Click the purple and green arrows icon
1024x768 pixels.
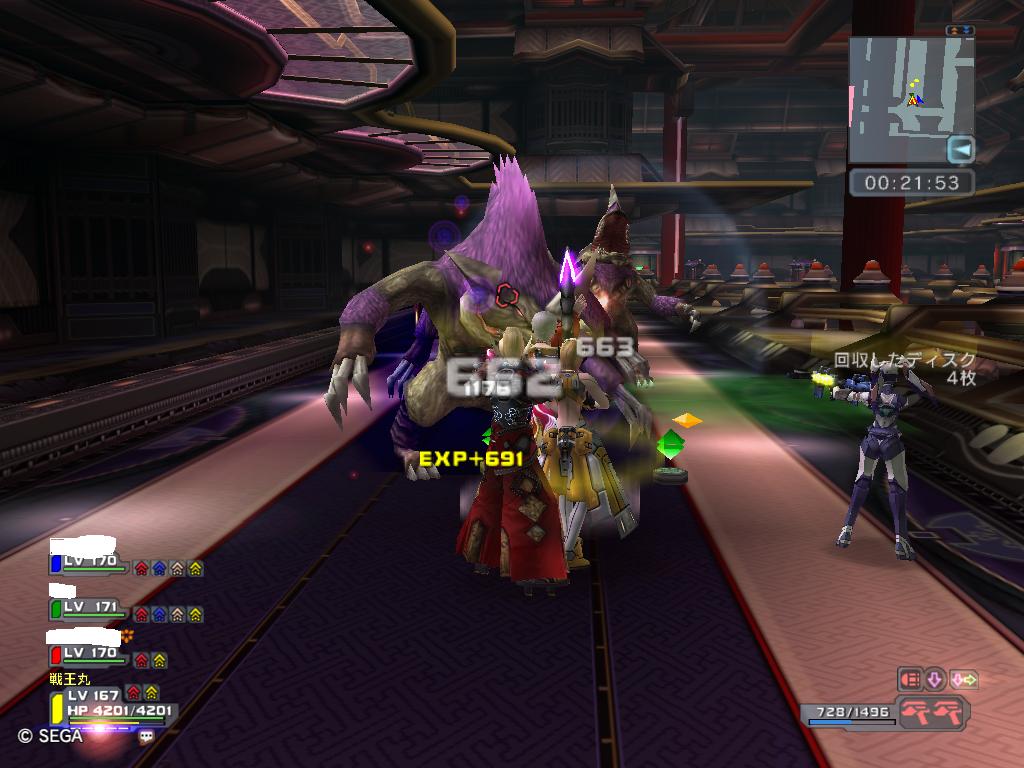pyautogui.click(x=964, y=680)
